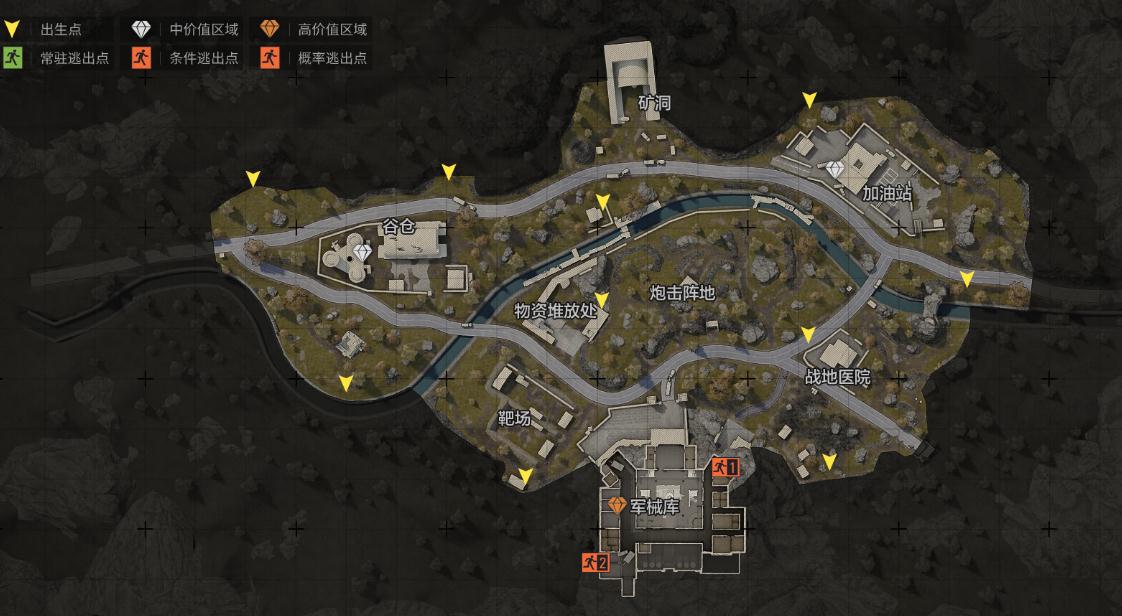The width and height of the screenshot is (1122, 616).
Task: Click the white diamond marker at 谷仓
Action: tap(362, 253)
